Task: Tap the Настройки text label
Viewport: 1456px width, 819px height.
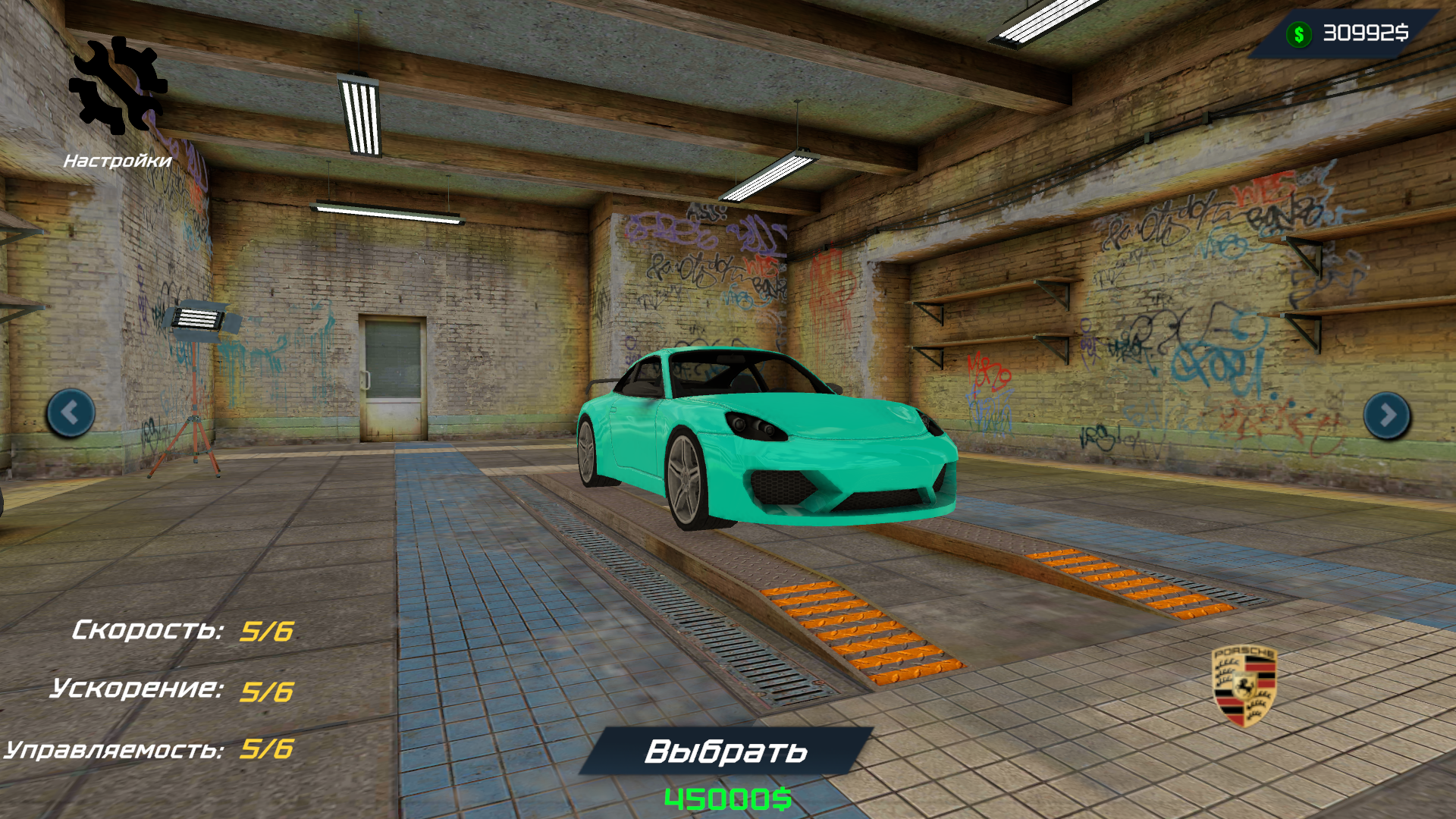Action: (118, 160)
